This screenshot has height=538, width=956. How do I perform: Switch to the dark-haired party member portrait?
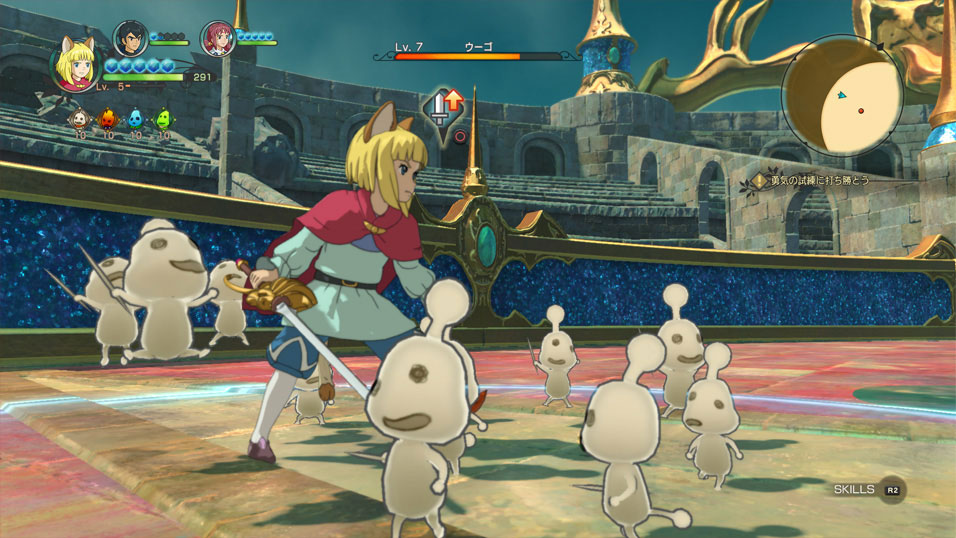[x=130, y=39]
